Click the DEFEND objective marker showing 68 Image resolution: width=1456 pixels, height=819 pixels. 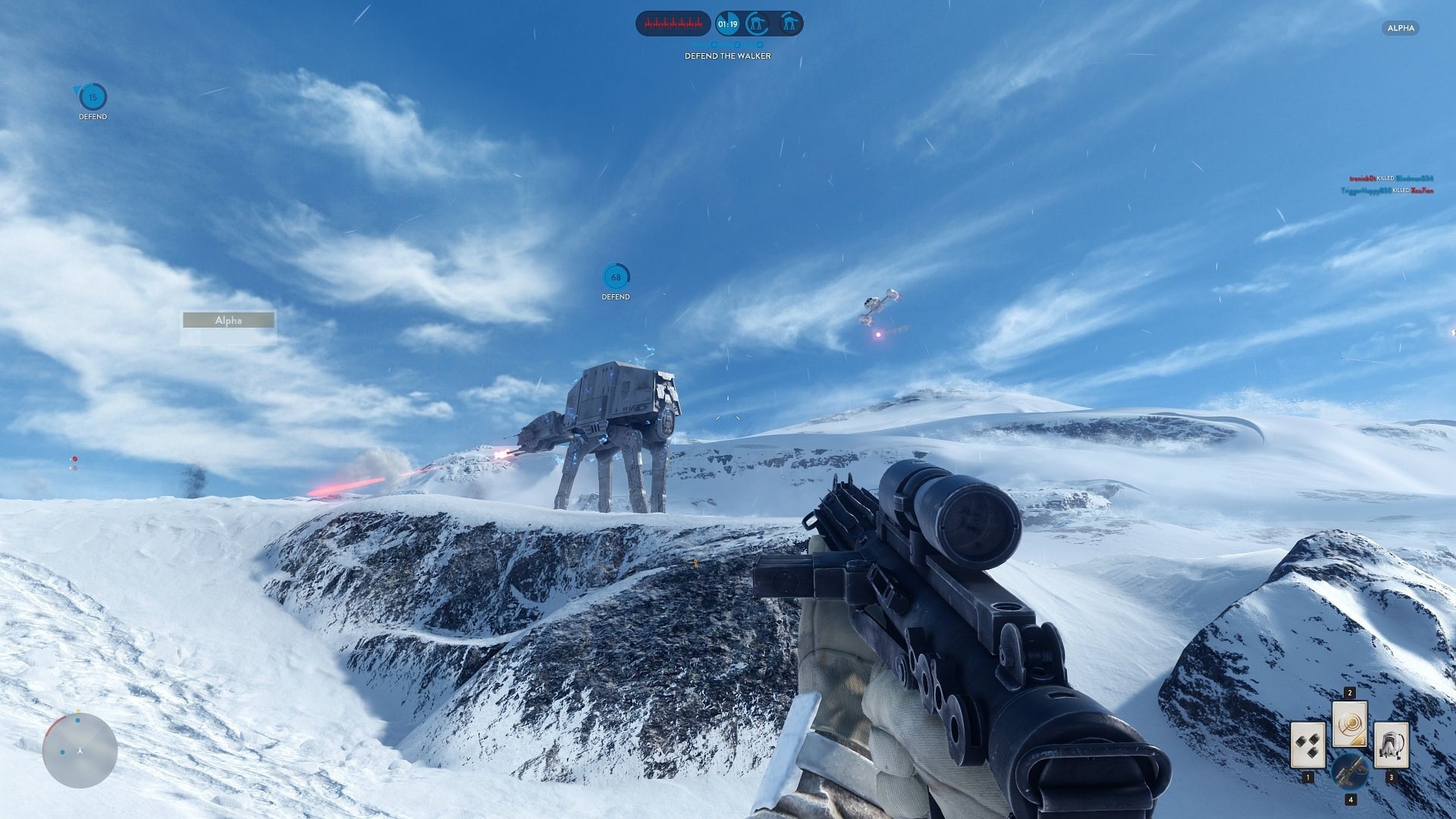615,276
